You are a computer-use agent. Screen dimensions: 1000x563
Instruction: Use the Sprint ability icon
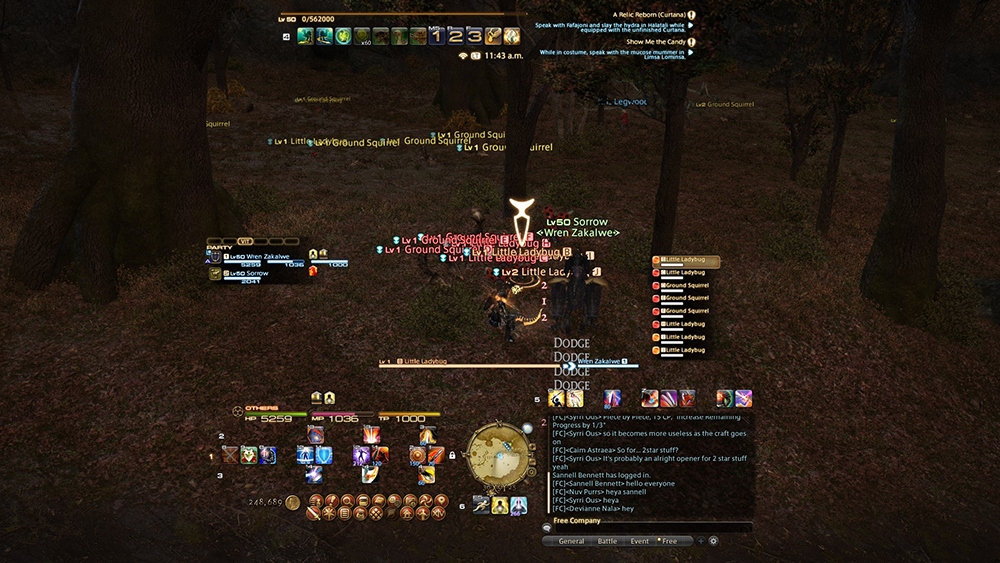point(481,505)
